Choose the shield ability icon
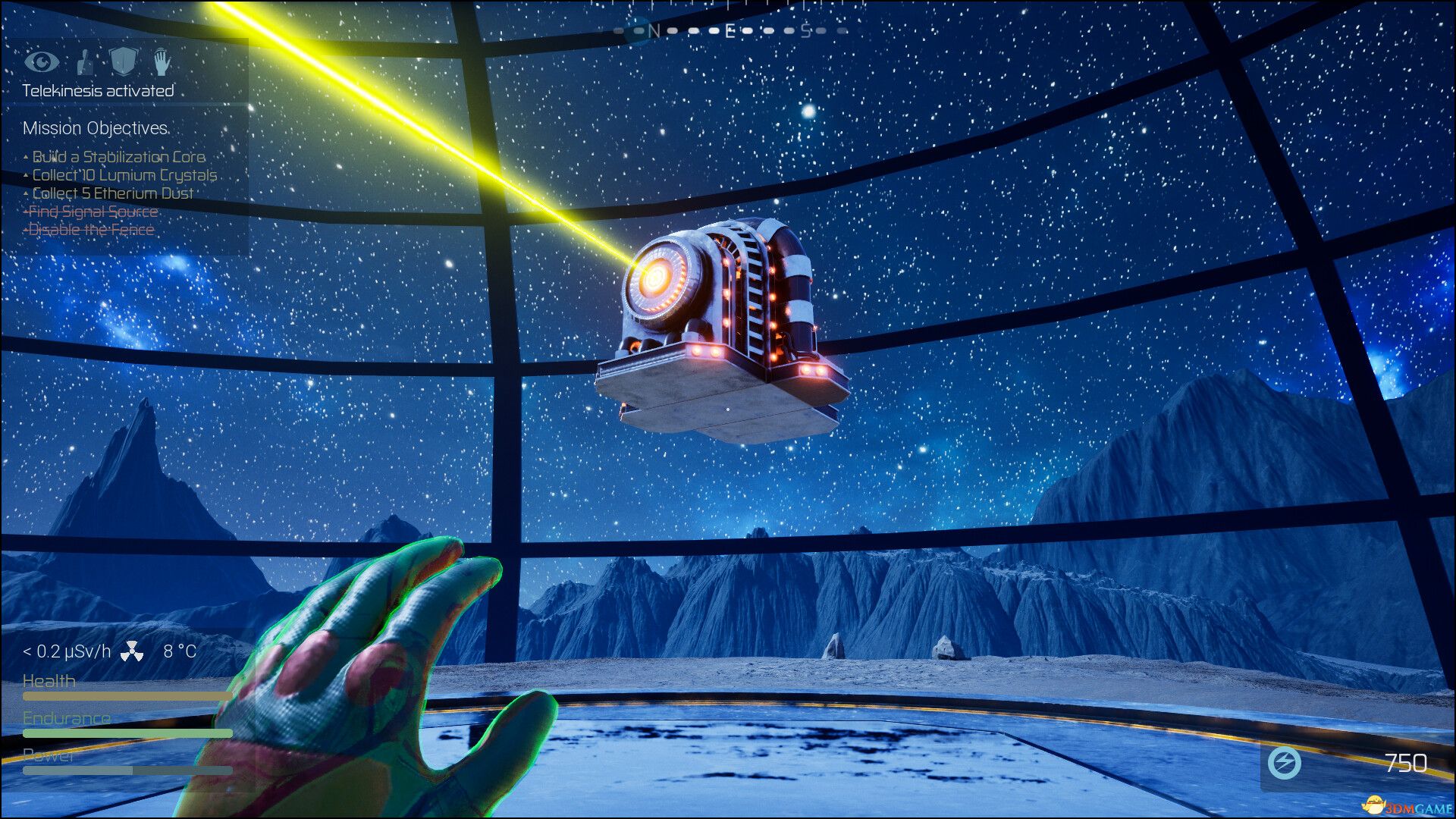 pos(123,61)
